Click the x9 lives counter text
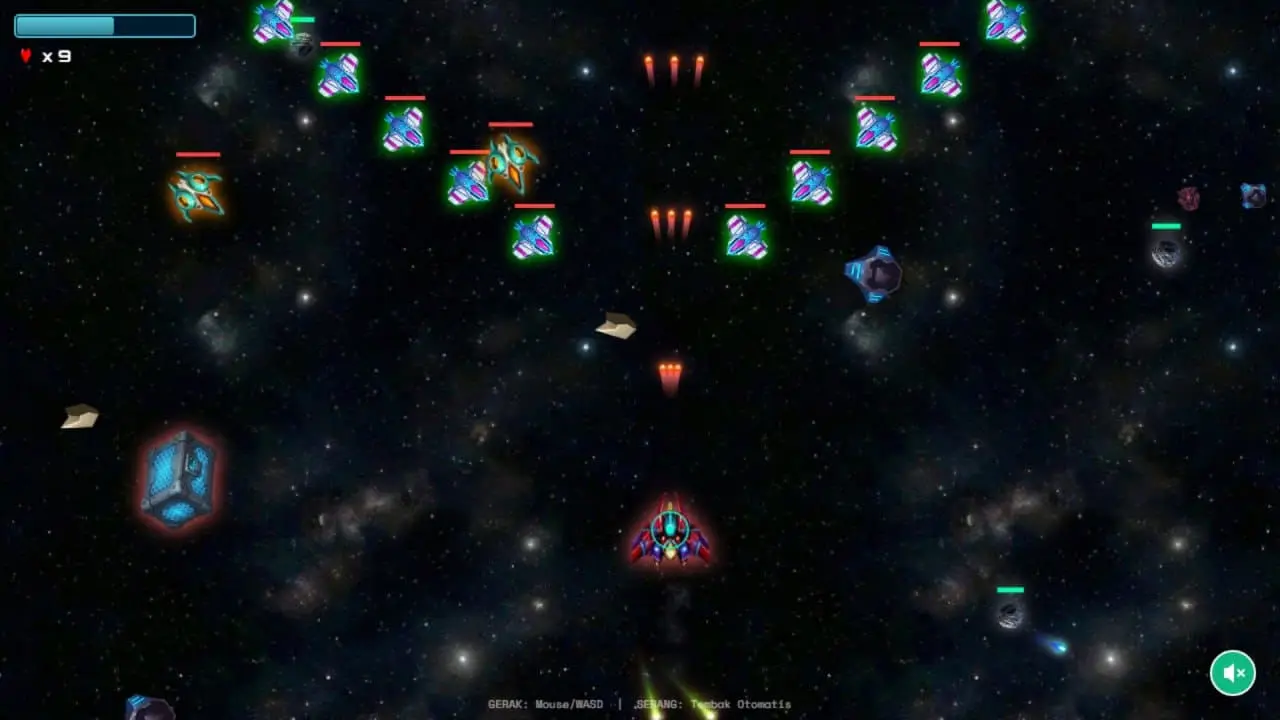This screenshot has width=1280, height=720. point(55,57)
